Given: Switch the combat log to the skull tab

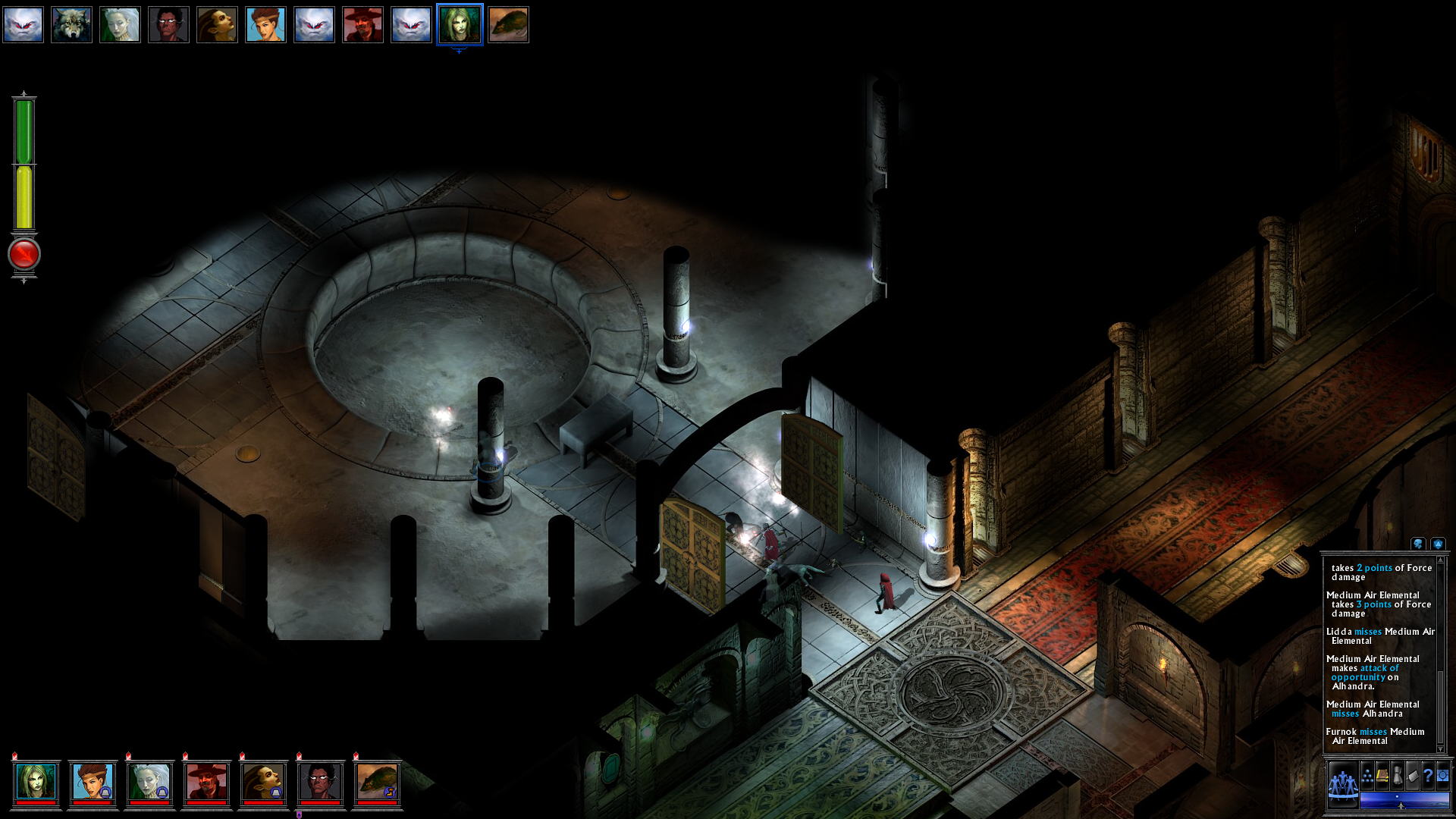Looking at the screenshot, I should (x=1418, y=544).
